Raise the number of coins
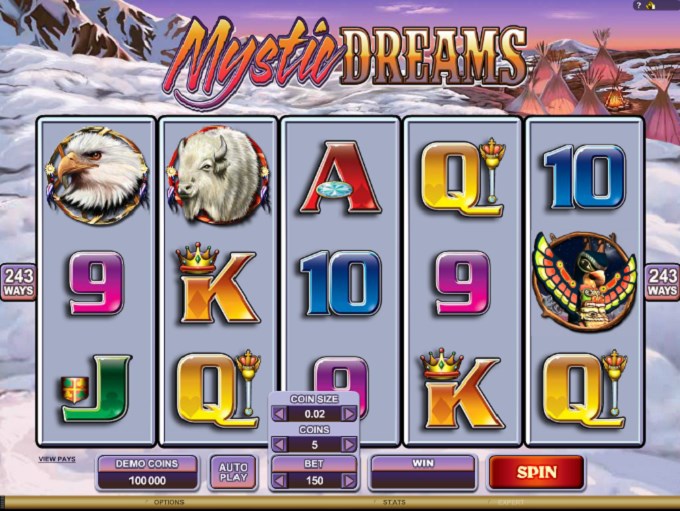The image size is (680, 511). (349, 446)
